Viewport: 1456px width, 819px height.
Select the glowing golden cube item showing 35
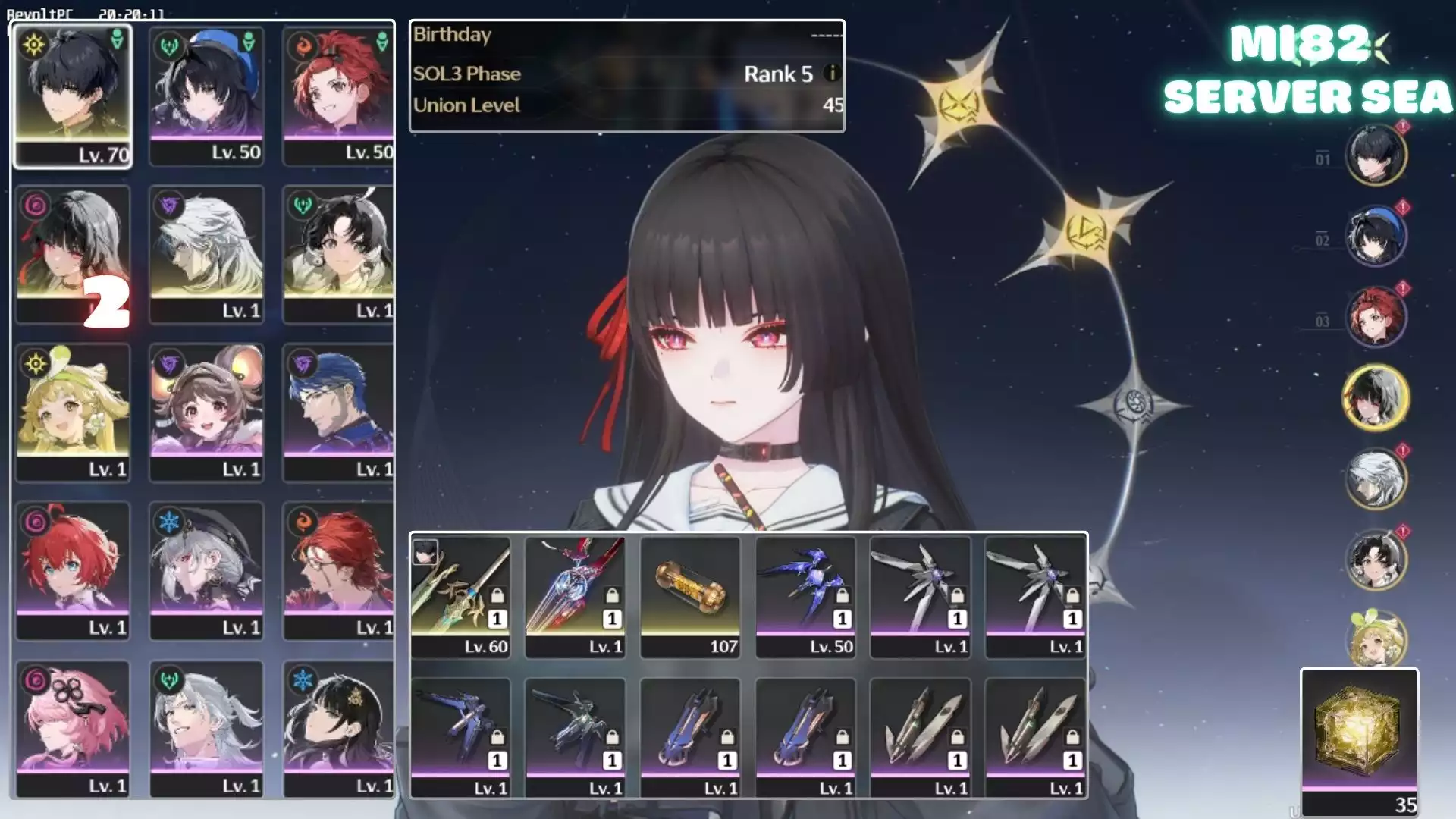pos(1359,741)
